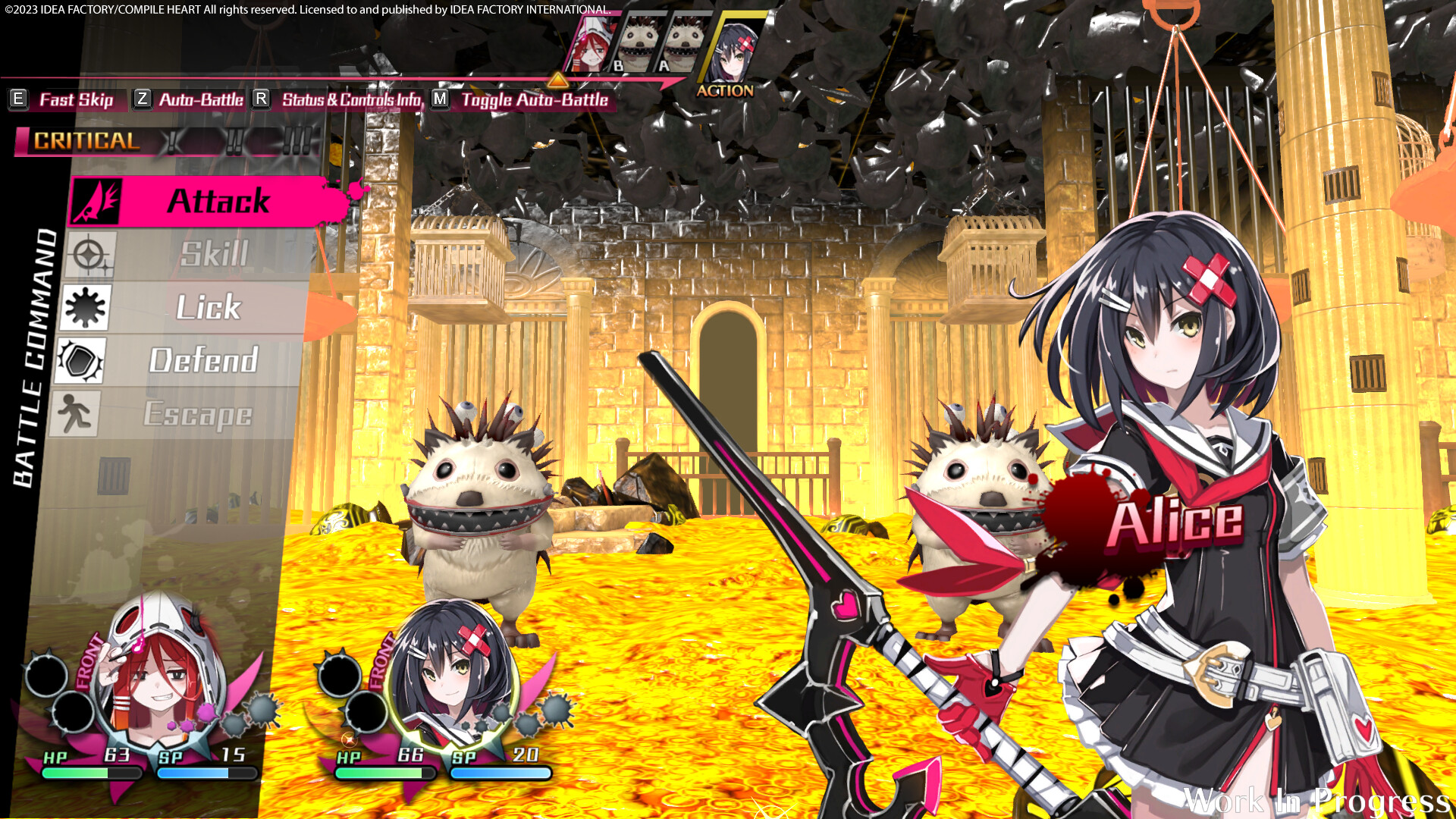Select the Attack command sword icon
1456x819 pixels.
pos(96,202)
